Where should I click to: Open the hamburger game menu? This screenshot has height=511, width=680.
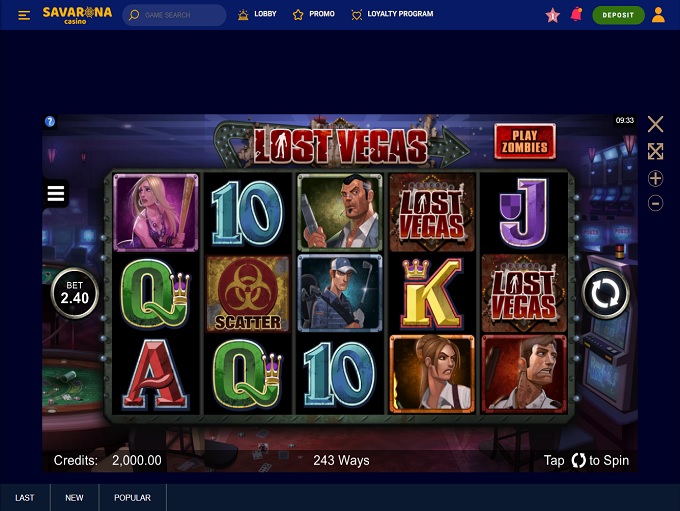[x=56, y=194]
